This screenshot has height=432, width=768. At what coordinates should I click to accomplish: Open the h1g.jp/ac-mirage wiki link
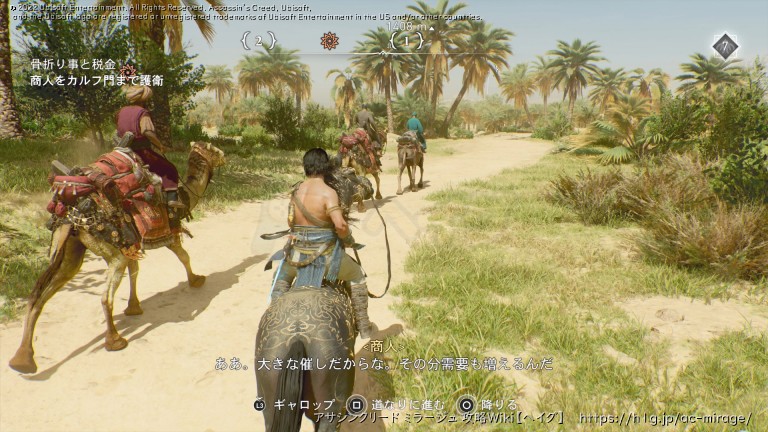tap(664, 417)
